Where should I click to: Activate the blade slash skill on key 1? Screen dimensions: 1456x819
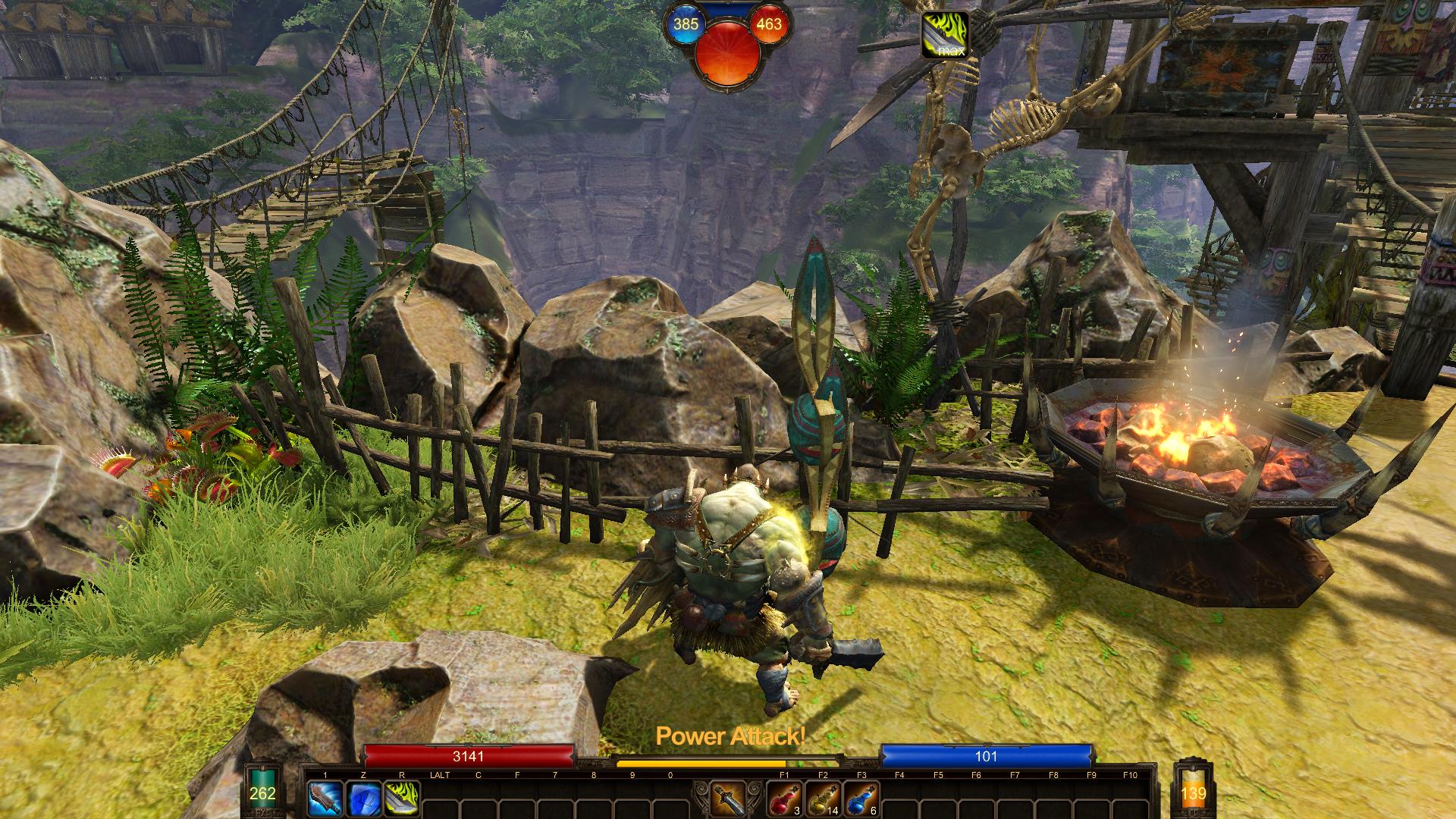click(x=324, y=799)
